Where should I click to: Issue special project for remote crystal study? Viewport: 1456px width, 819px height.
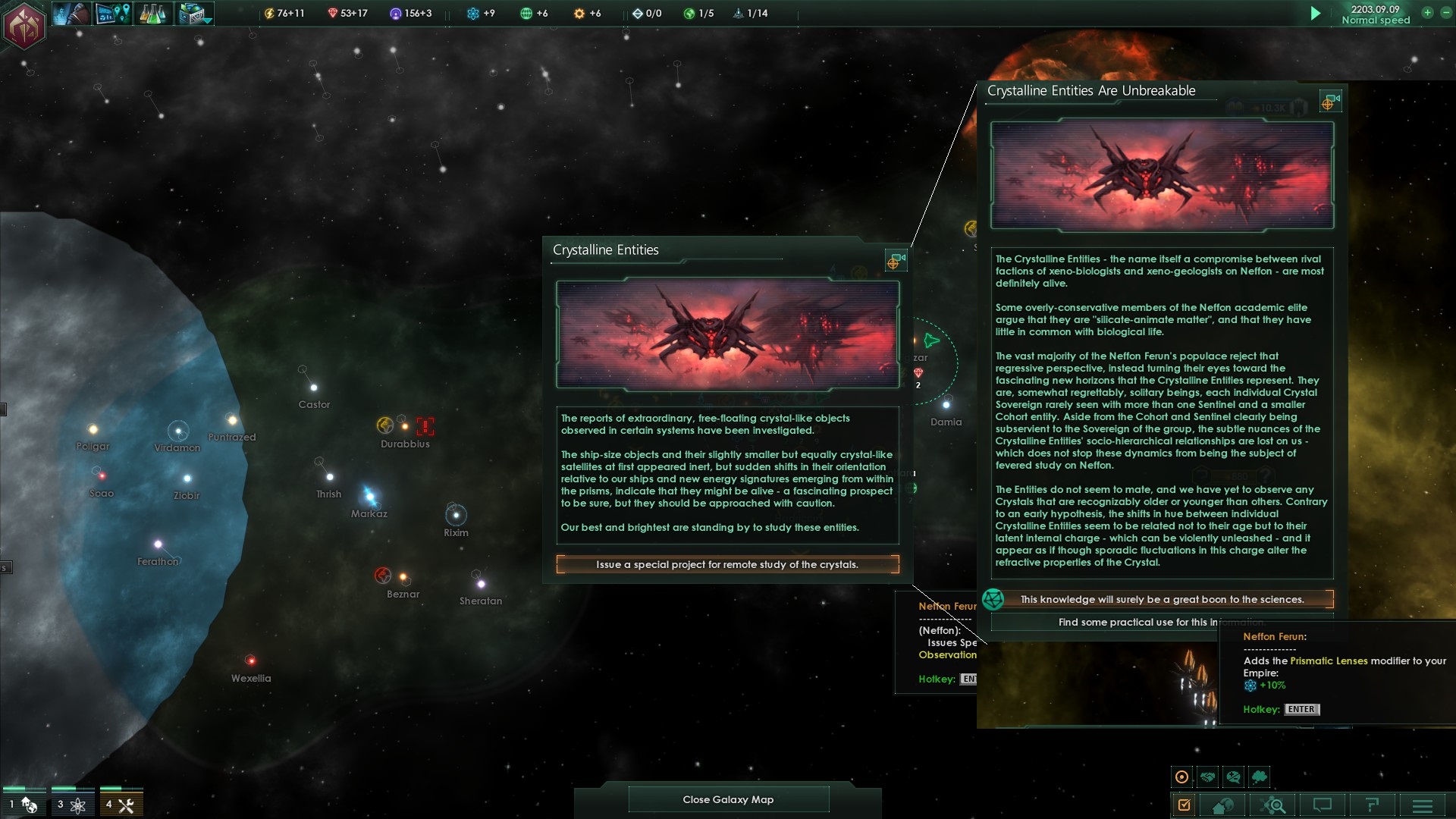pos(727,565)
